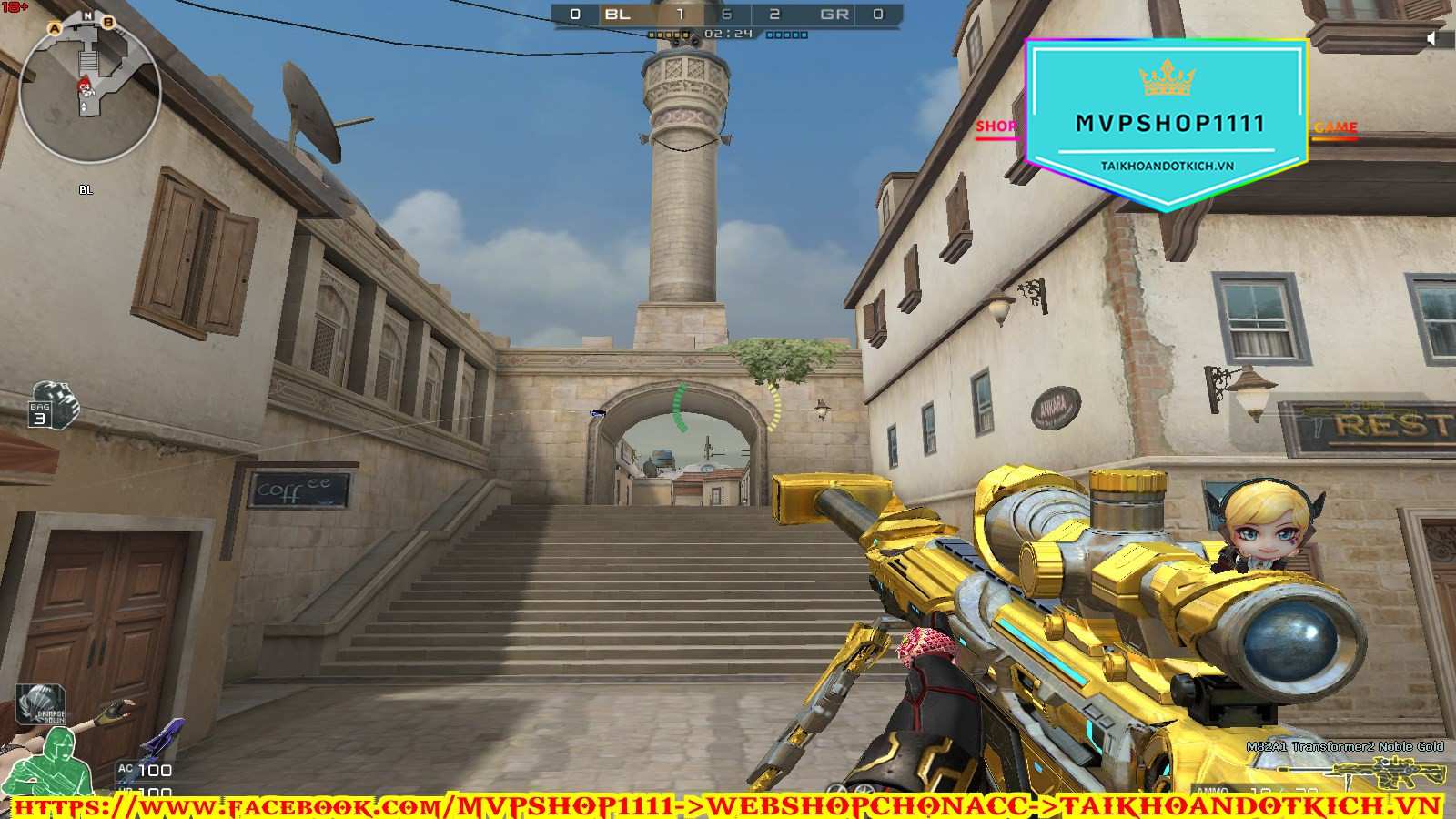Open the orange GAME overlay label
This screenshot has height=819, width=1456.
(x=1335, y=128)
